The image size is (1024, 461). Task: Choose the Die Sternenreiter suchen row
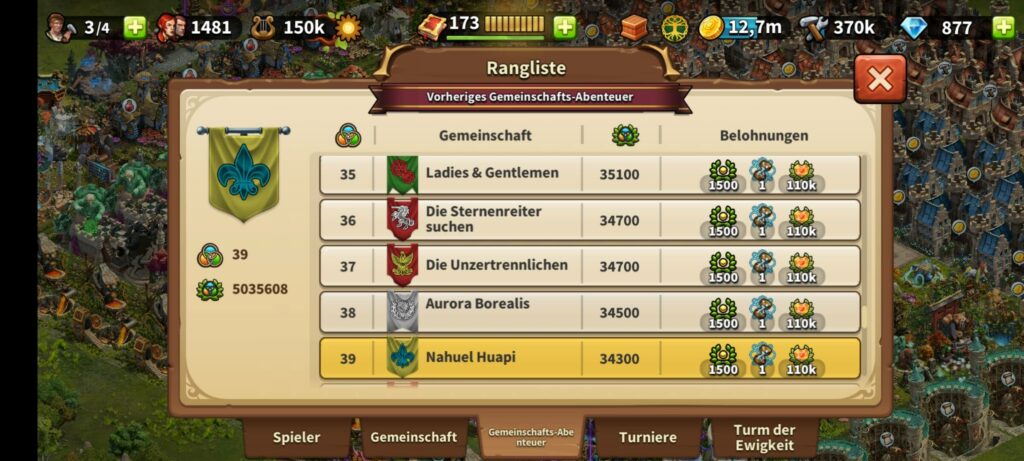coord(590,220)
